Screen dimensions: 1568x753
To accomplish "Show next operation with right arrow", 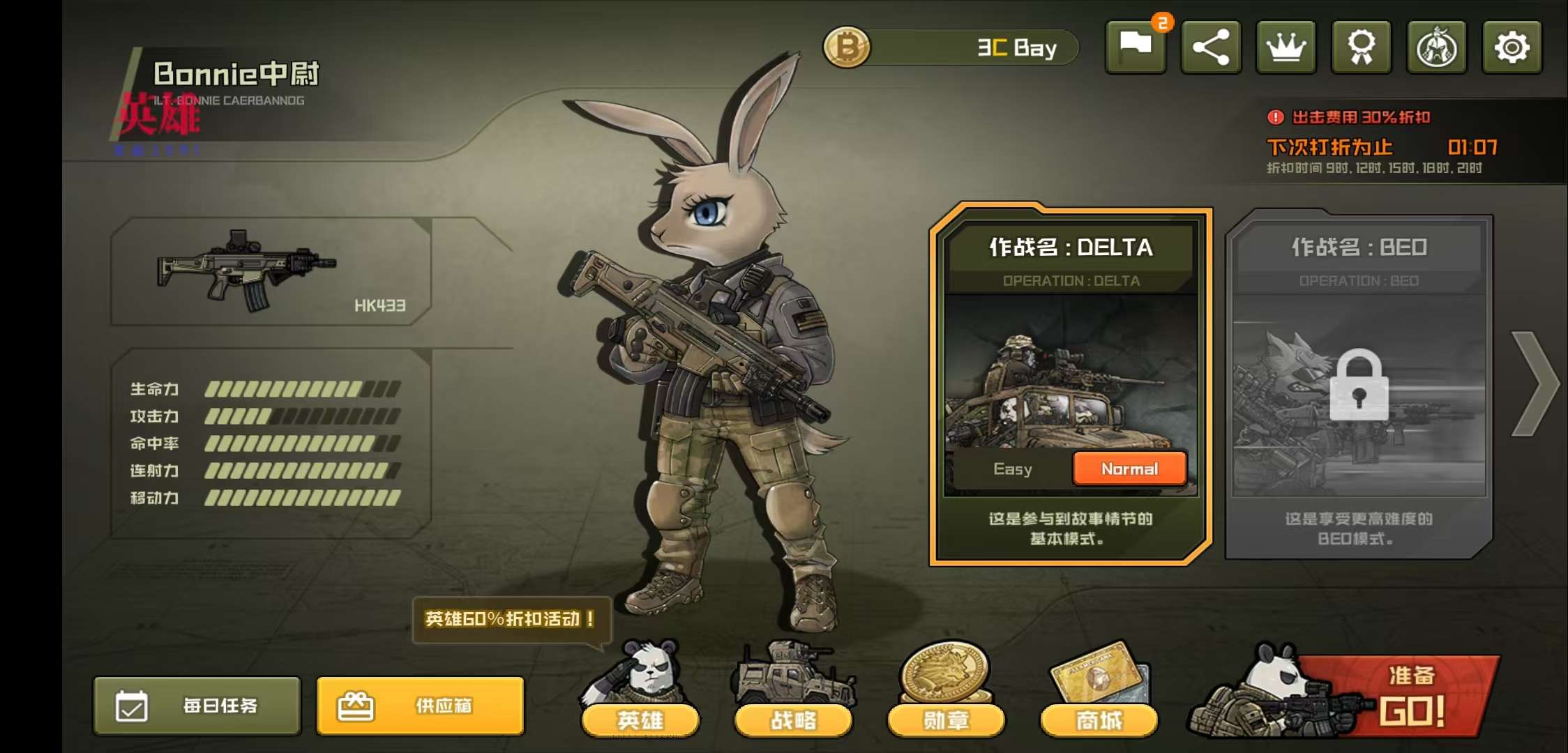I will (1535, 384).
